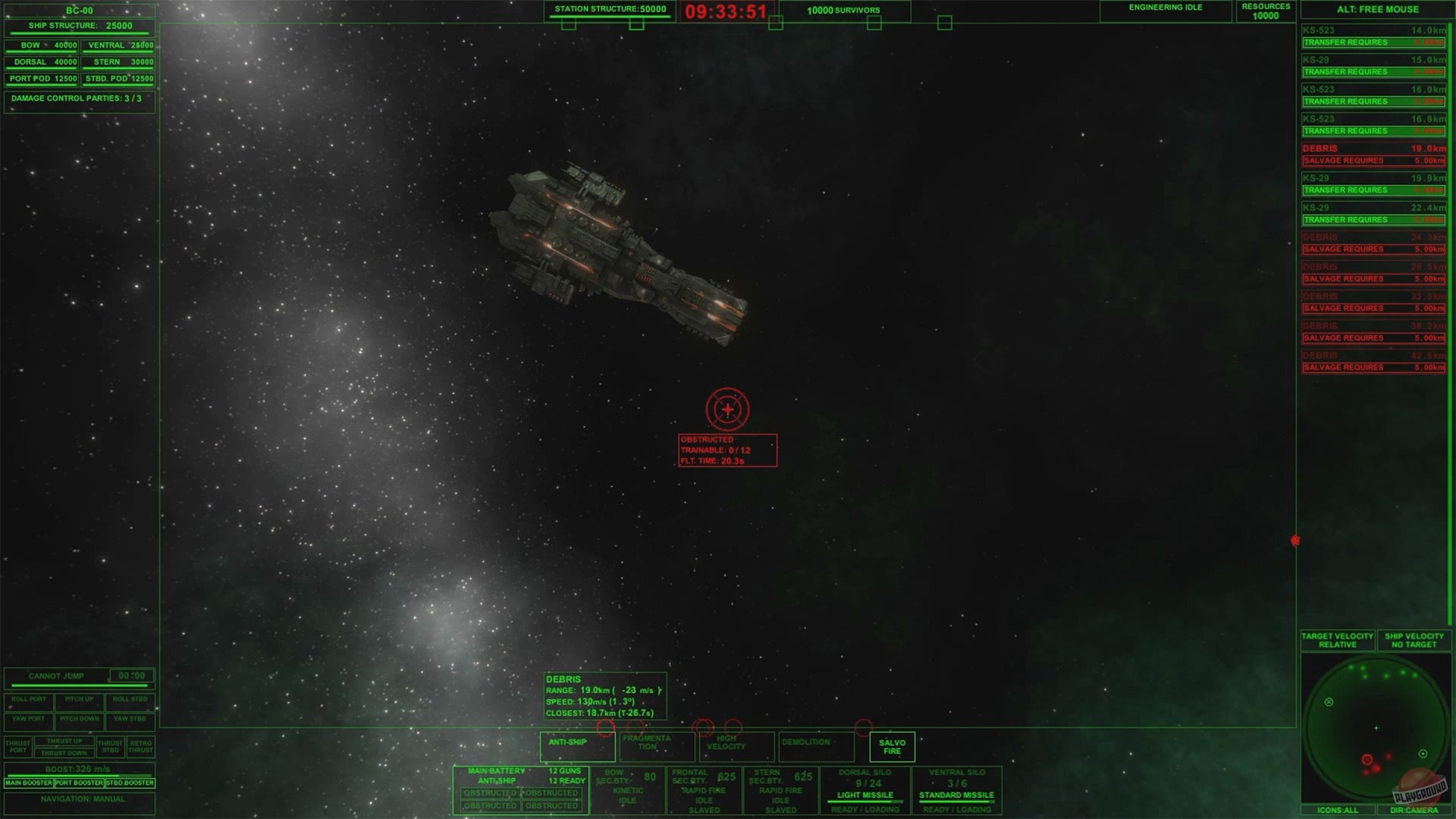Select LIGHT MISSILE in the dorsal silo
1456x819 pixels.
[x=864, y=795]
